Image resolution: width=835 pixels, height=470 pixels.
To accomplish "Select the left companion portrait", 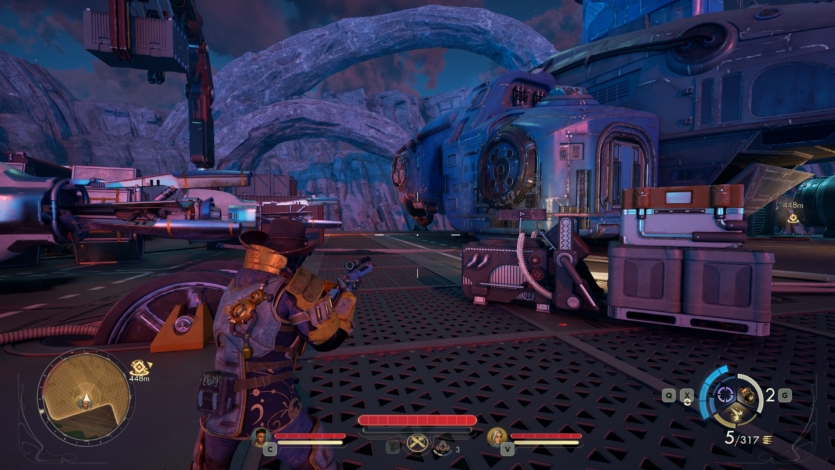I will [260, 436].
